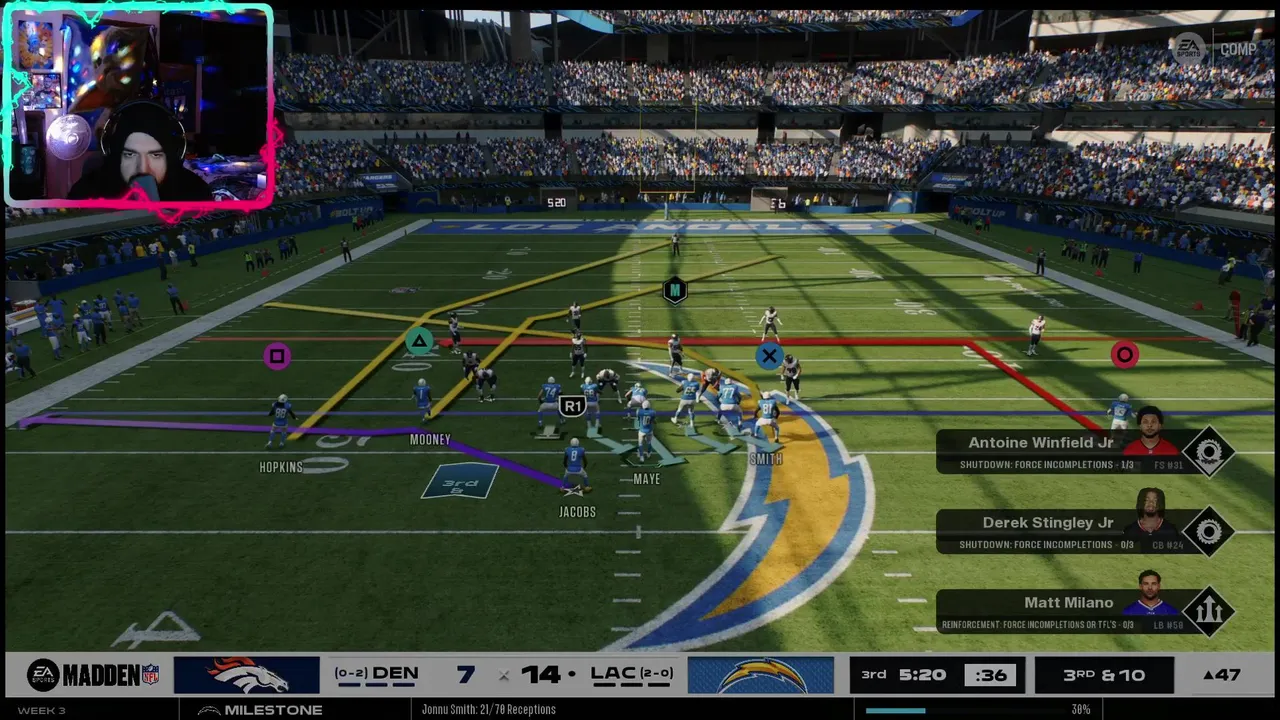The width and height of the screenshot is (1280, 720).
Task: Click Stingley's Shutdown diamond icon
Action: 1208,532
